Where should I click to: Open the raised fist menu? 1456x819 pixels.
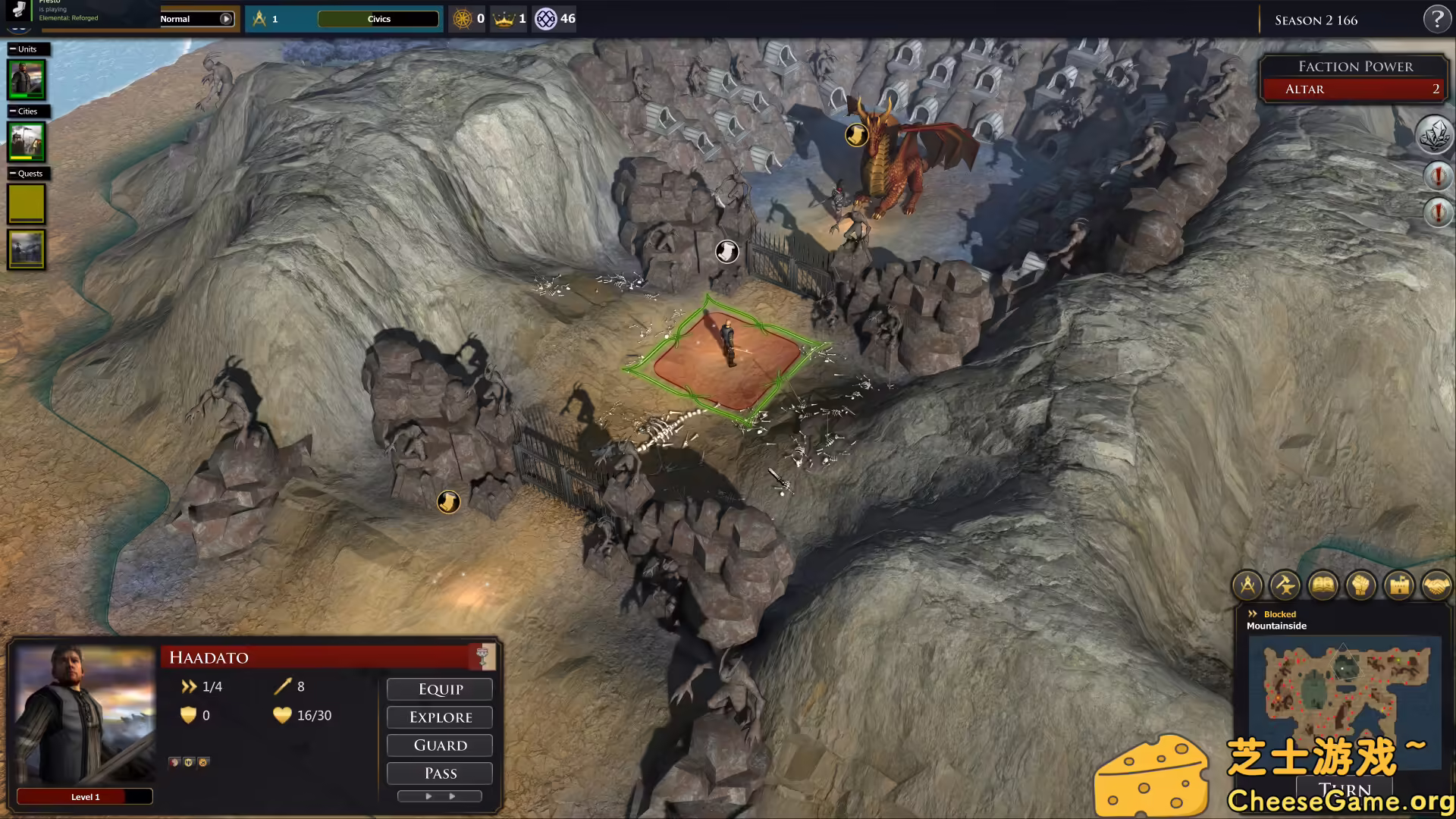coord(1361,585)
